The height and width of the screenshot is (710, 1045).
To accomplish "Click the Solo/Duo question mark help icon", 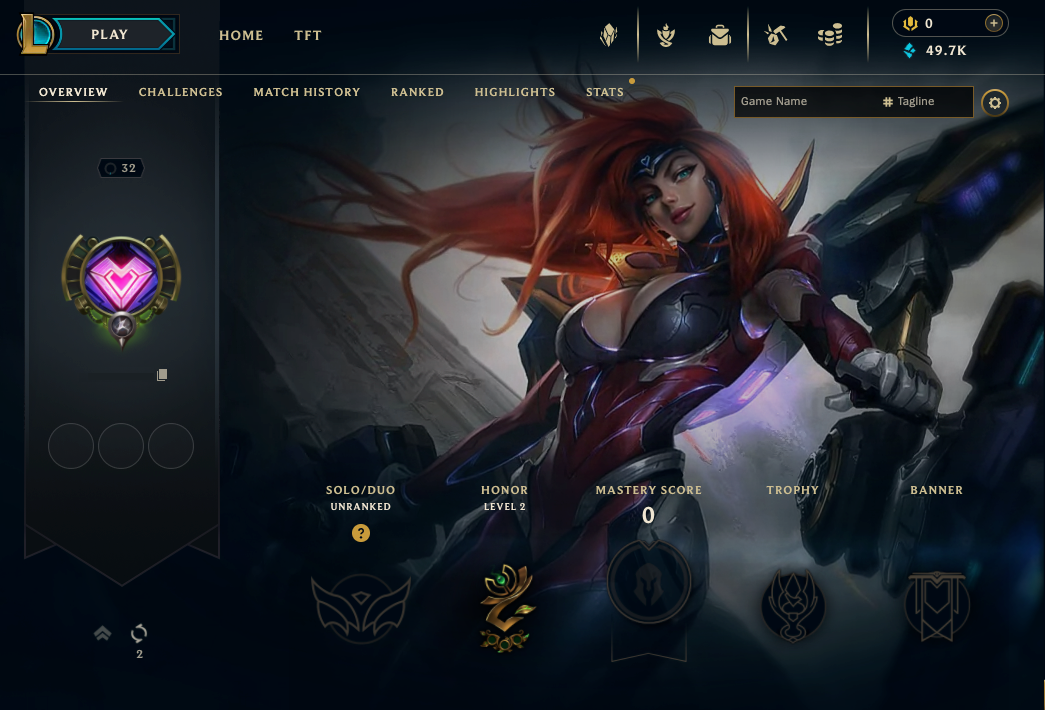I will pos(361,533).
